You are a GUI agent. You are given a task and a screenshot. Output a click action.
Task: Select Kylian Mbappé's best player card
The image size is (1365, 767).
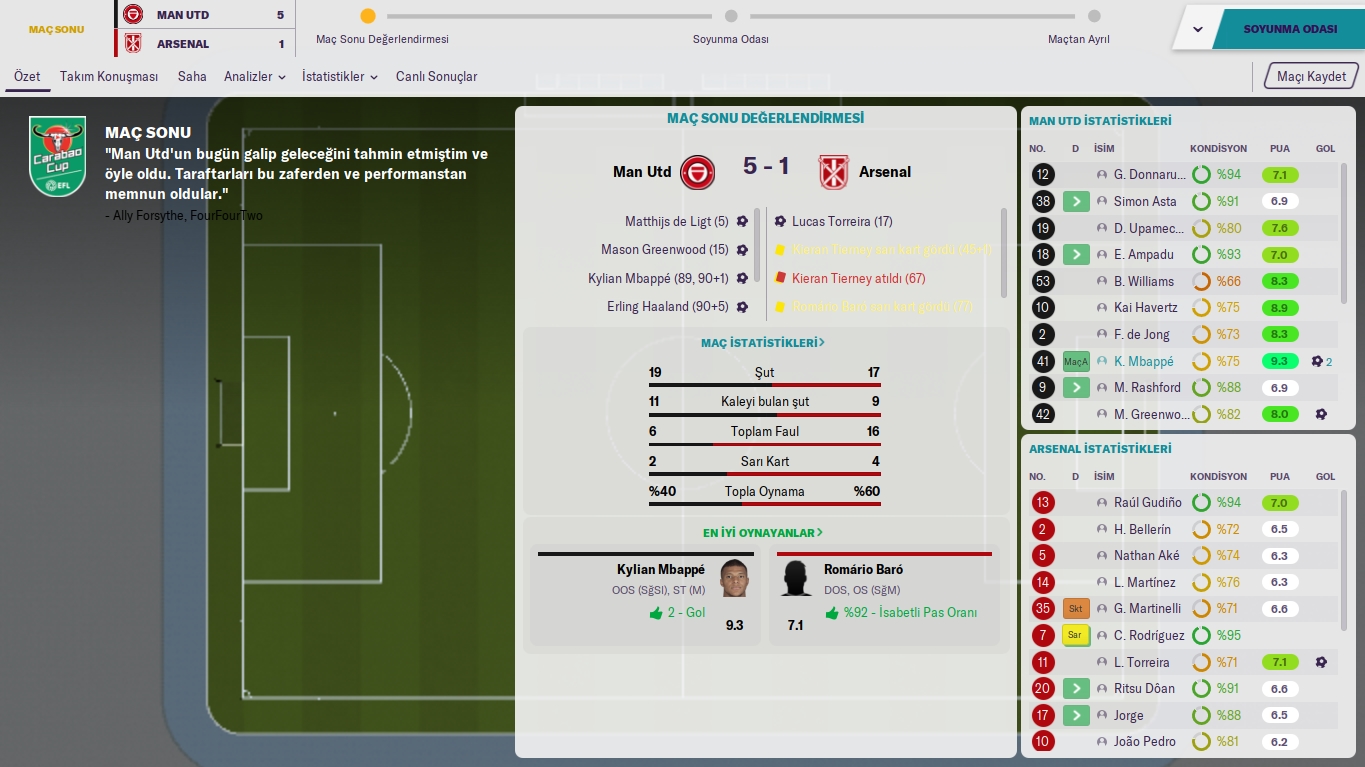tap(645, 595)
